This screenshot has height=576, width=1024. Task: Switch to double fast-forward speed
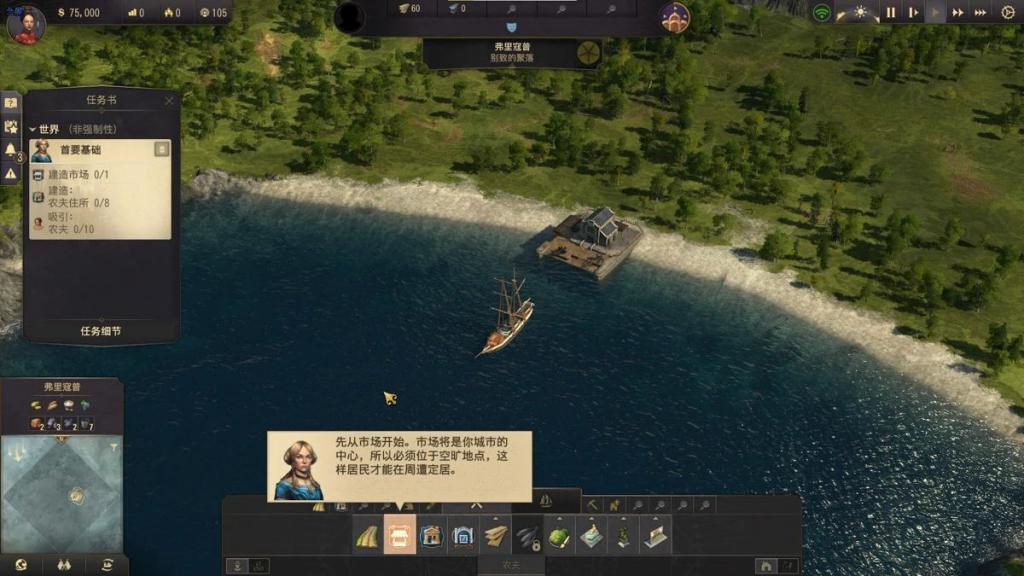tap(958, 13)
